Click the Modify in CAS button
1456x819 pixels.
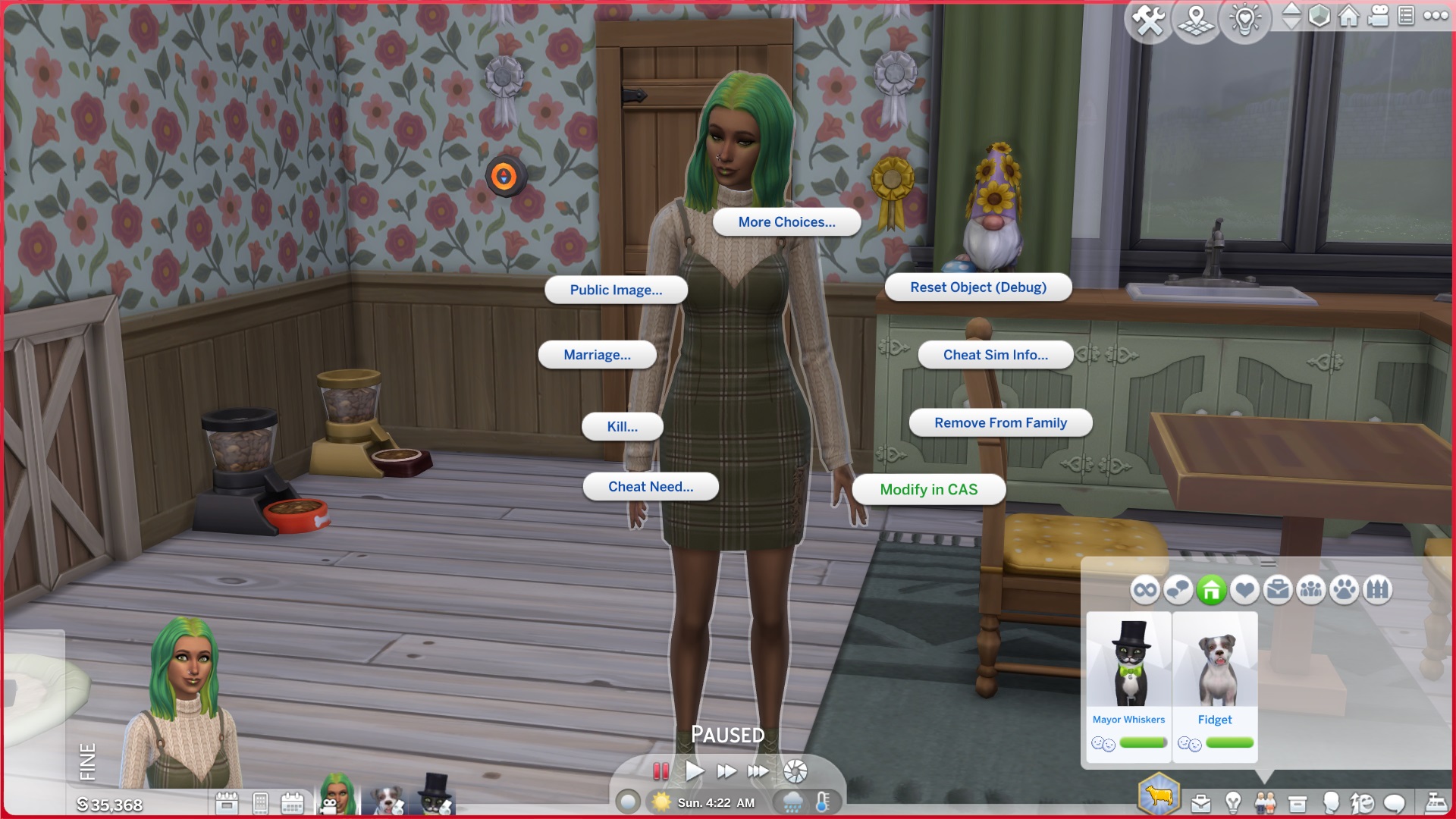coord(928,489)
